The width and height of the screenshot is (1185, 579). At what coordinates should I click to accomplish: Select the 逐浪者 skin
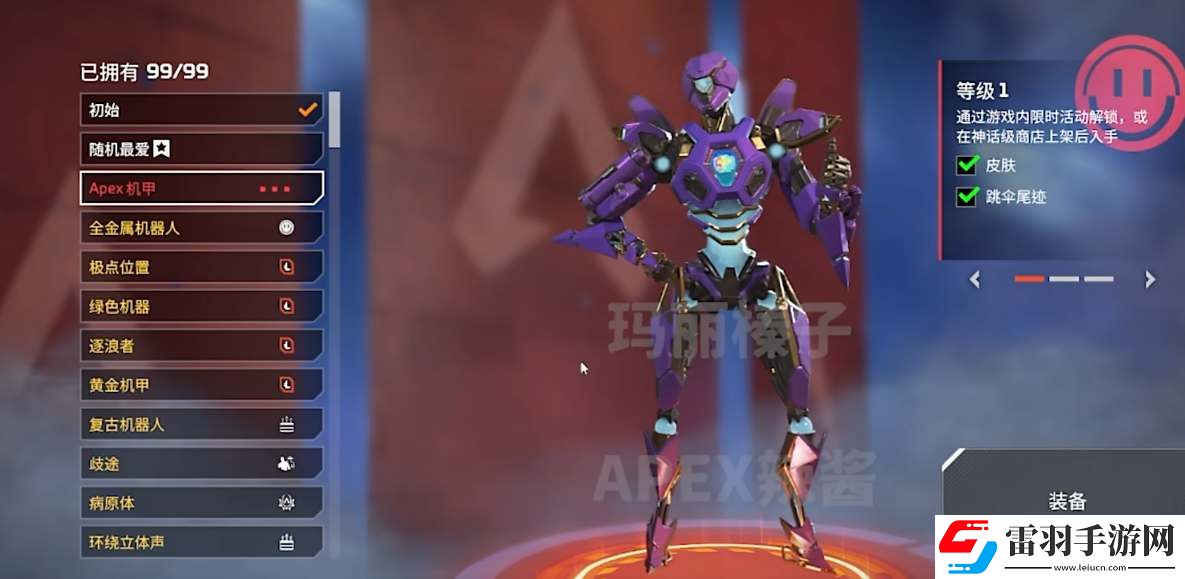tap(200, 345)
